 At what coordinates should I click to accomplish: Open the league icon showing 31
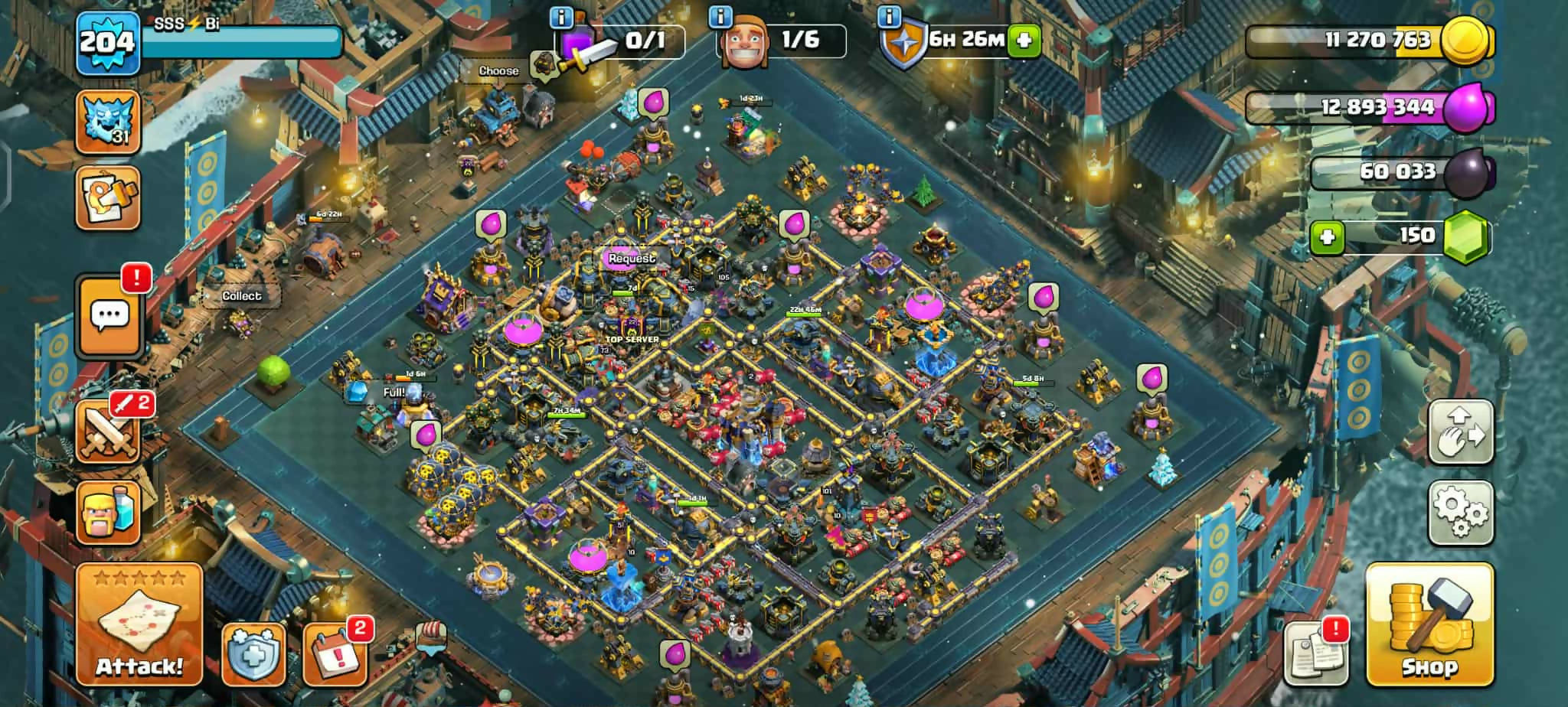click(108, 122)
